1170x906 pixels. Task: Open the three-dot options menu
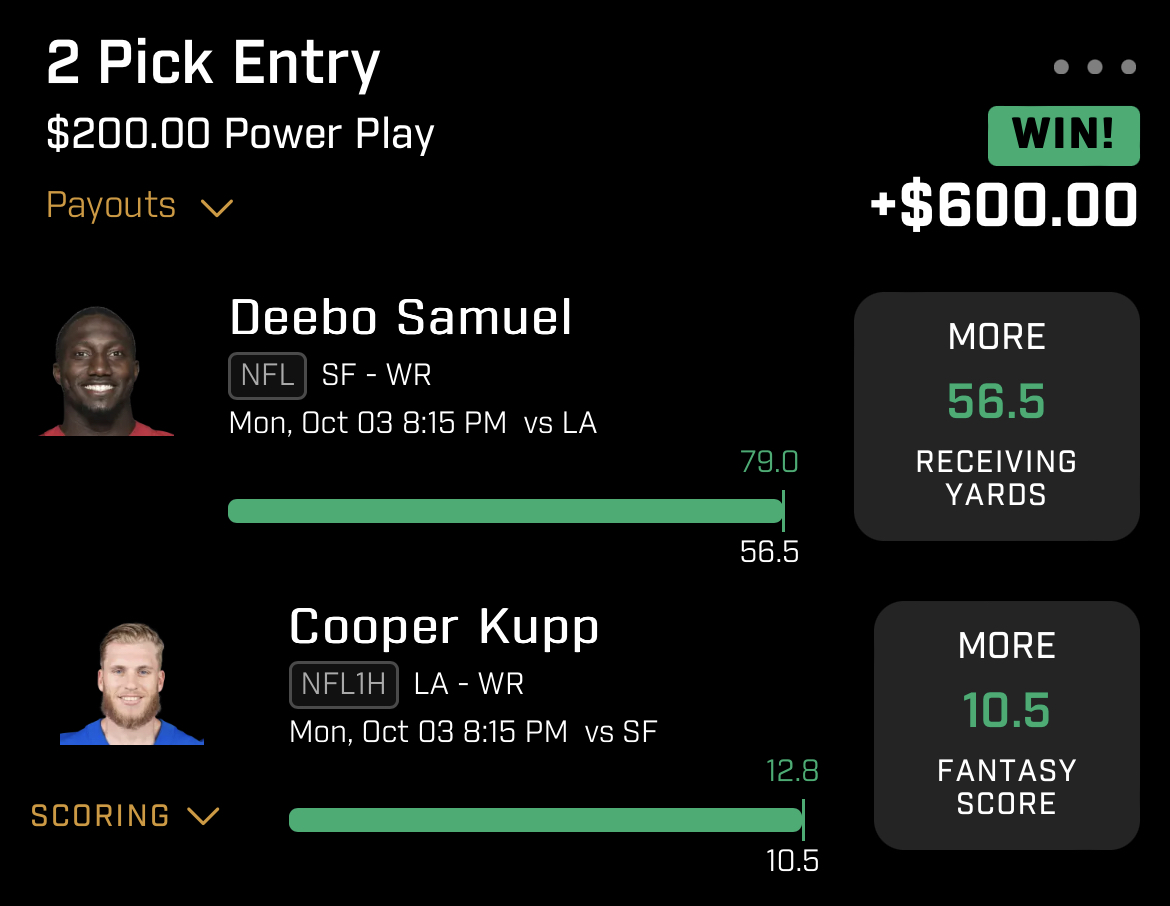(x=1094, y=68)
